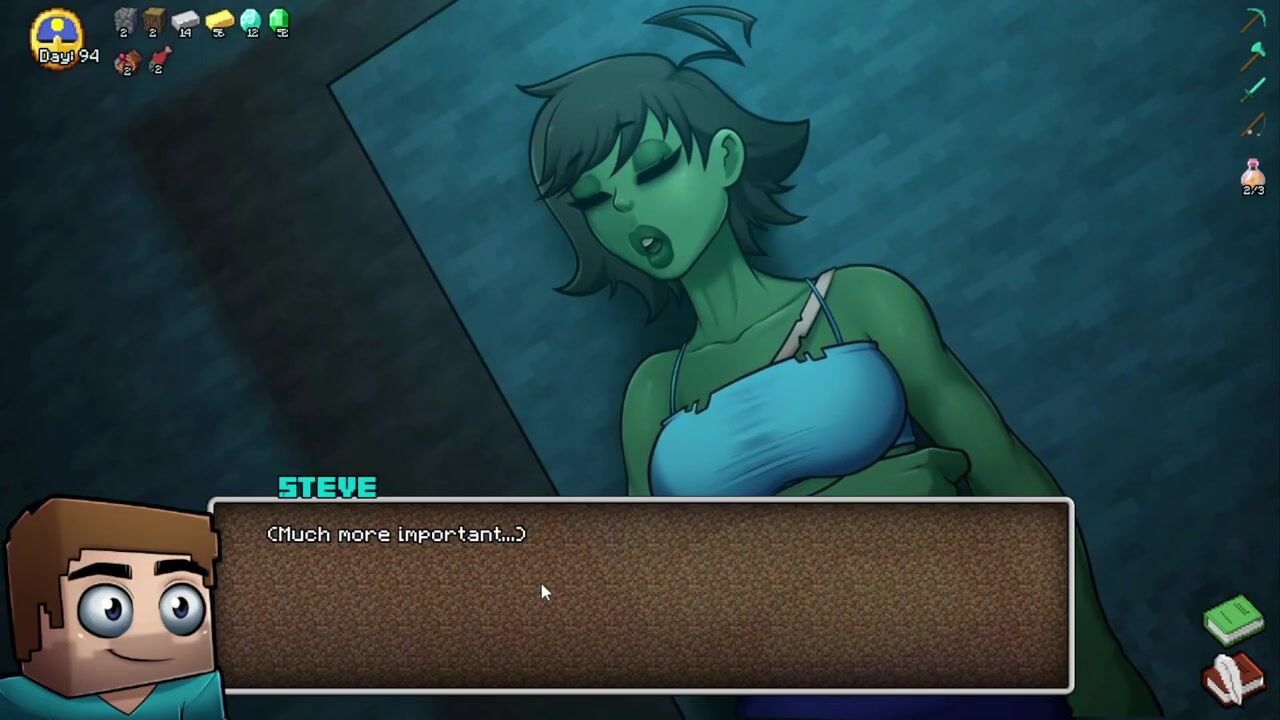Click the cooked steak food icon
Image resolution: width=1280 pixels, height=720 pixels.
click(127, 62)
